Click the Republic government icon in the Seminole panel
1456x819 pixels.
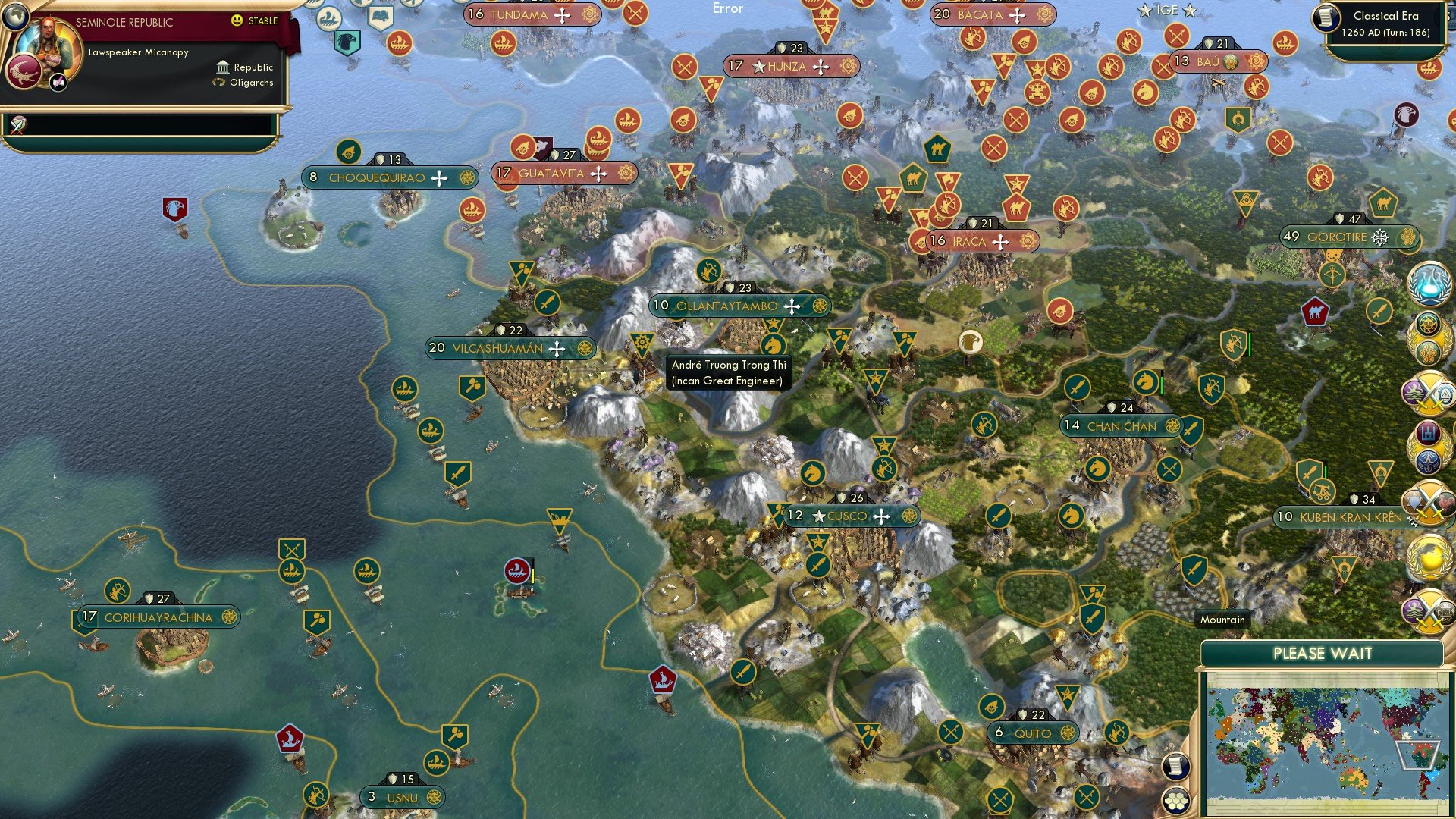[x=223, y=67]
